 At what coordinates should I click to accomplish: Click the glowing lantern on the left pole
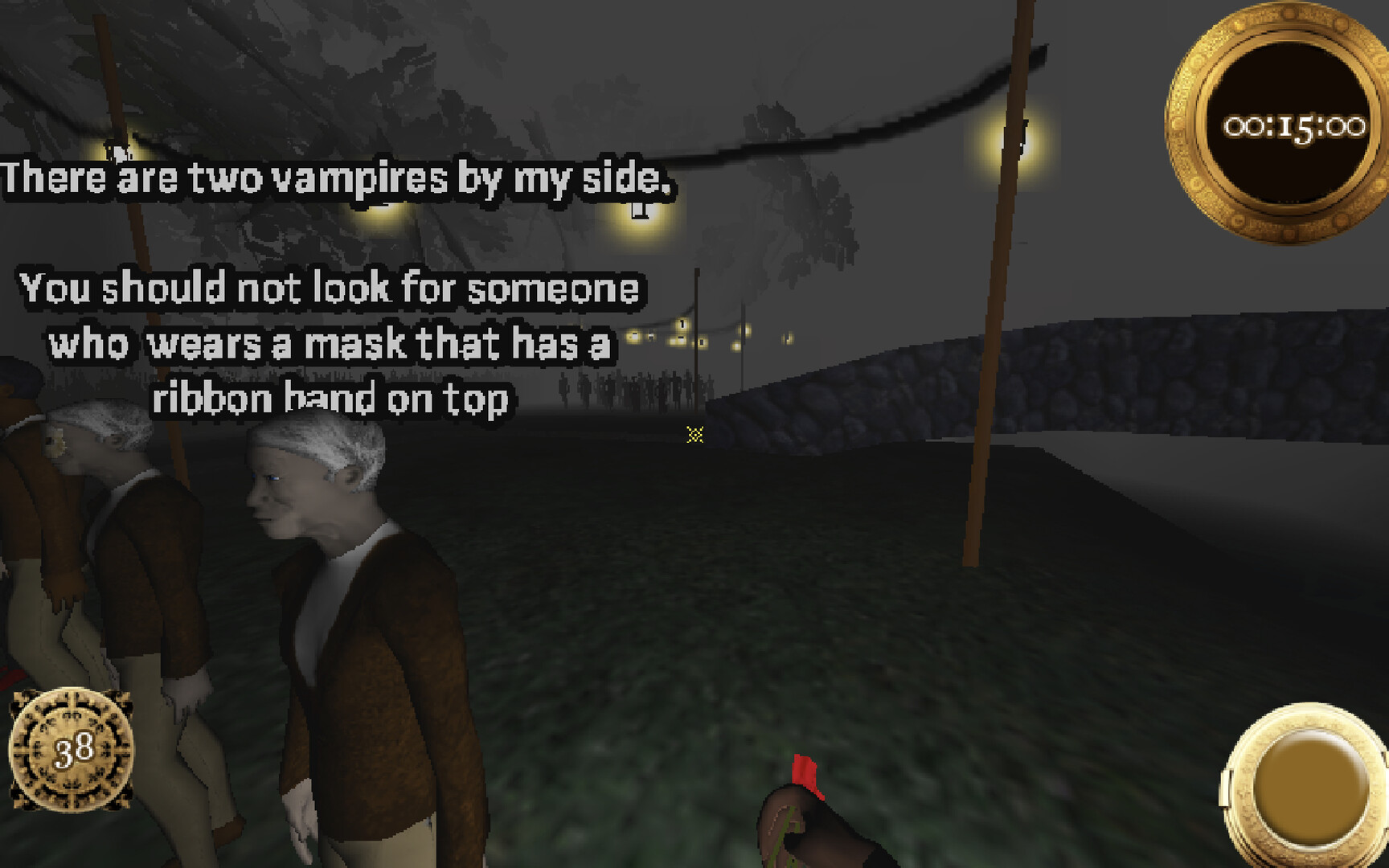click(x=118, y=149)
